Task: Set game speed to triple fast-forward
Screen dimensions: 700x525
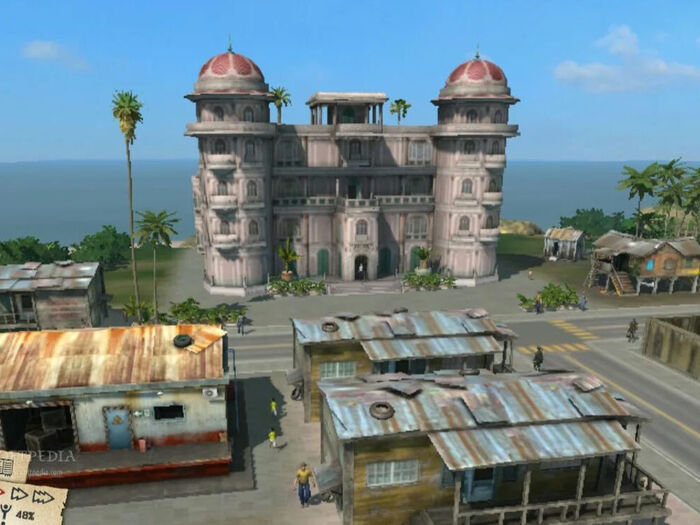Action: [43, 497]
